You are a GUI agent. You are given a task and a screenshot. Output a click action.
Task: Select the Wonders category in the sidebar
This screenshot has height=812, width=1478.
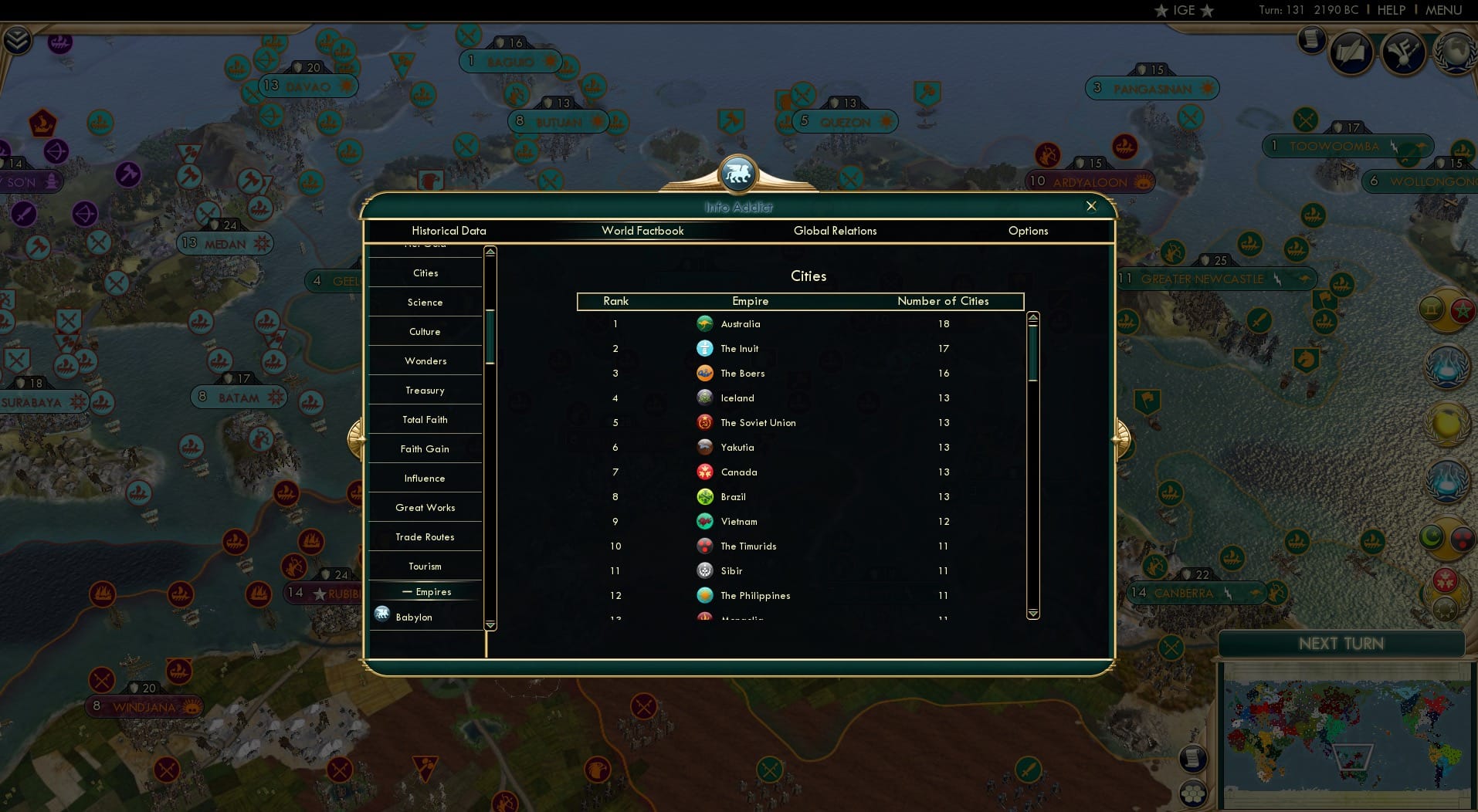click(425, 360)
